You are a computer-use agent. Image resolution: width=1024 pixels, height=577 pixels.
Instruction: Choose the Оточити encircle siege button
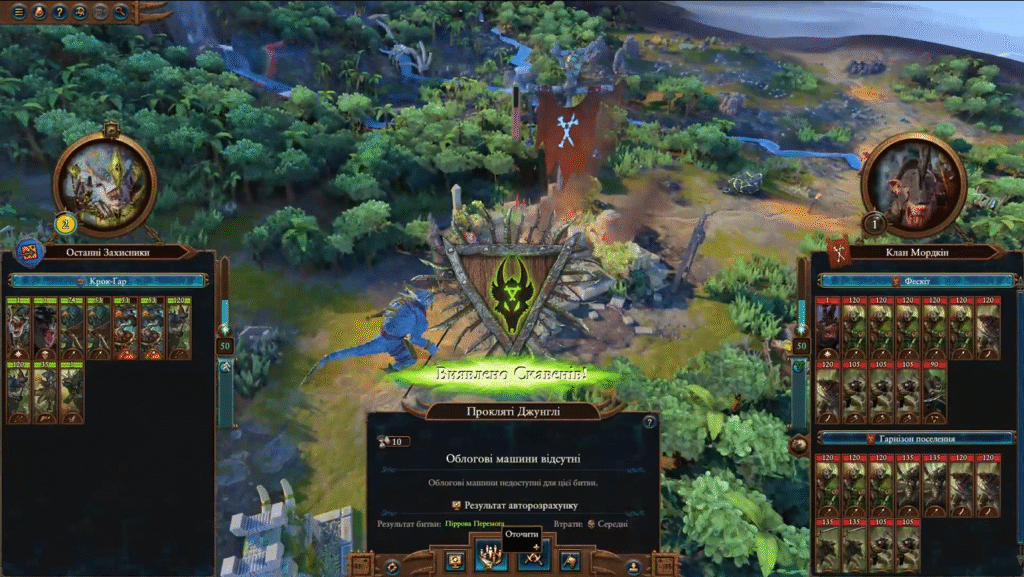[x=489, y=556]
